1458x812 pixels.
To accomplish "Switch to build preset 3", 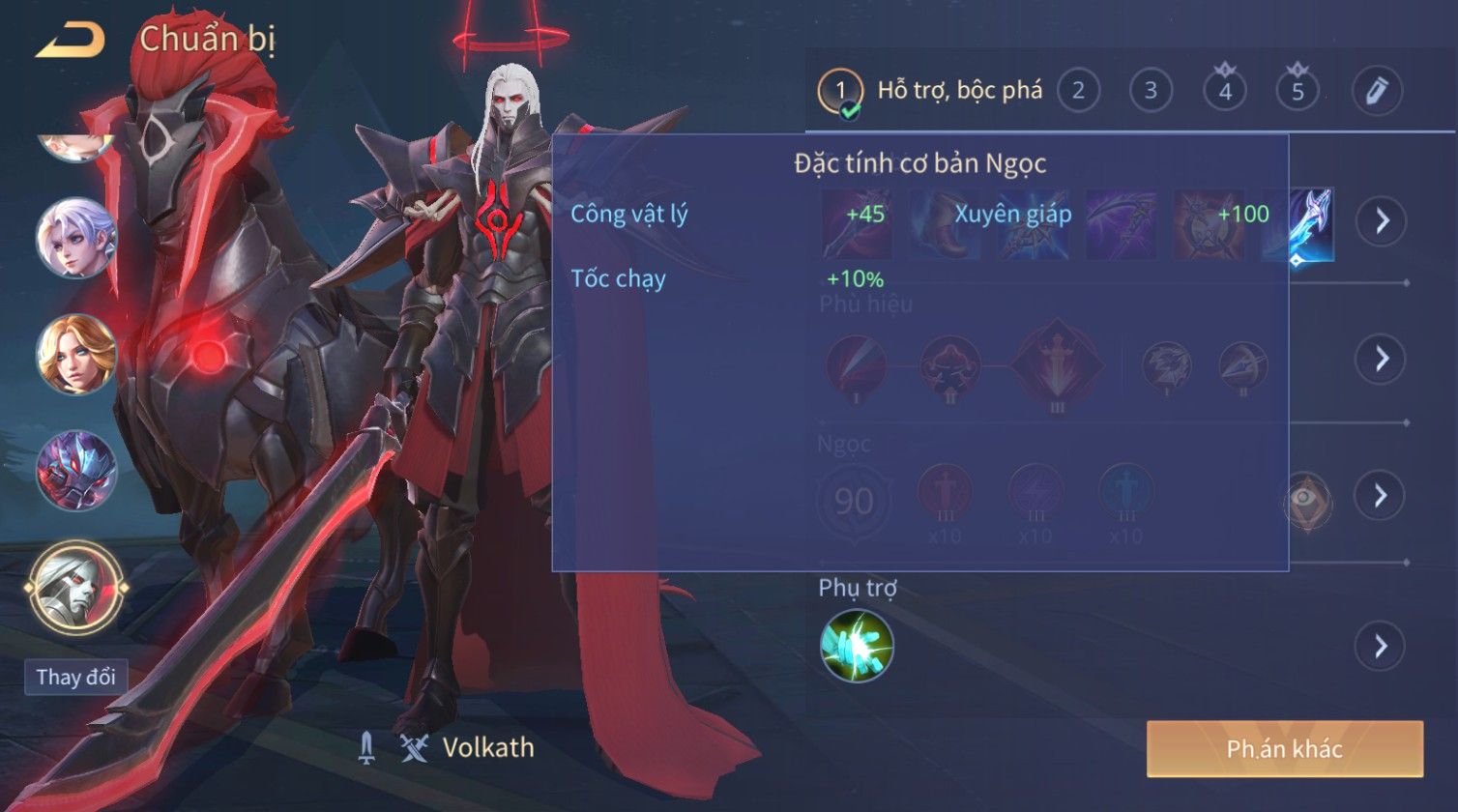I will (x=1151, y=91).
